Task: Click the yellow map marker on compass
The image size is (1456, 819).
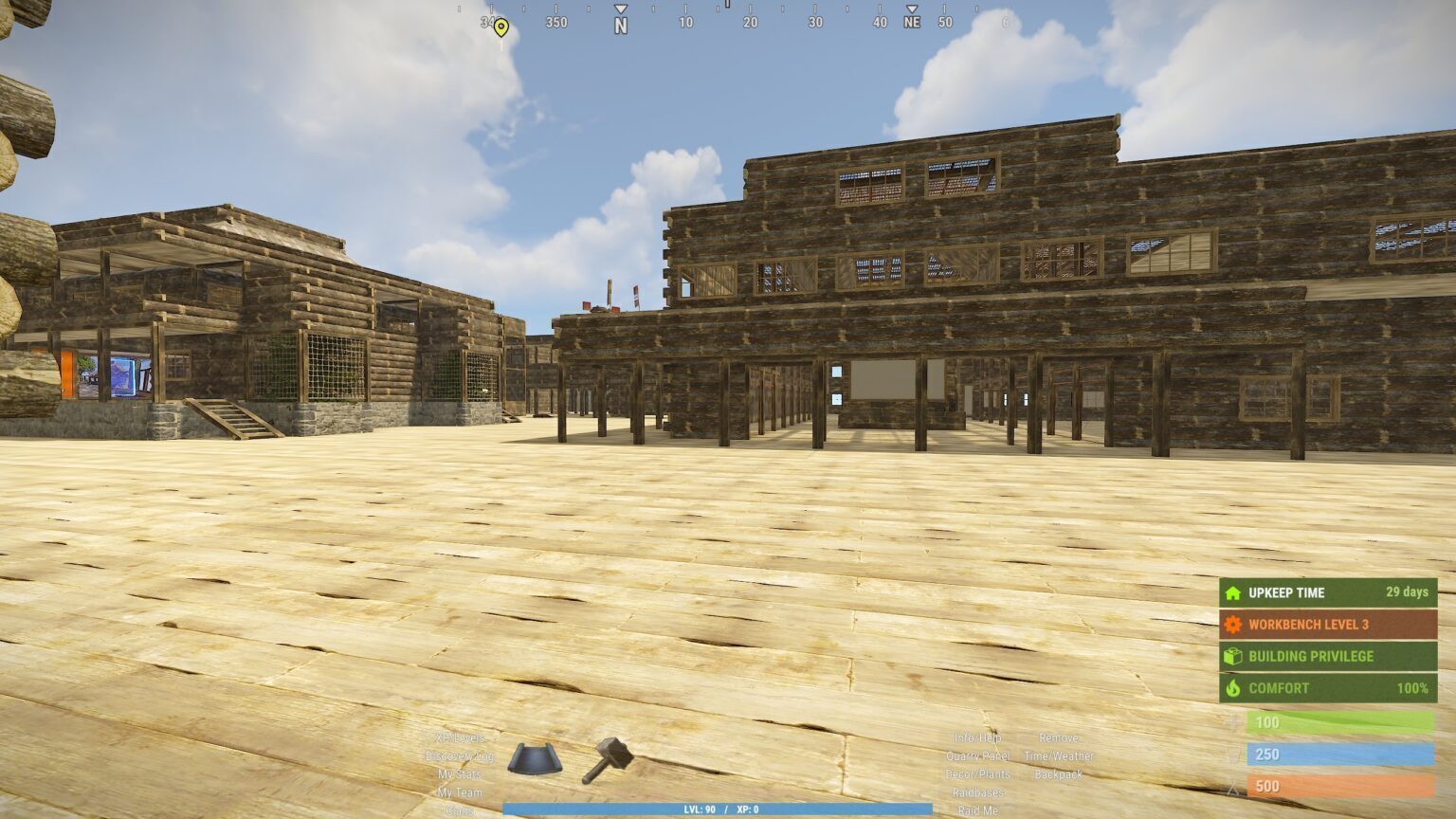Action: click(x=501, y=27)
